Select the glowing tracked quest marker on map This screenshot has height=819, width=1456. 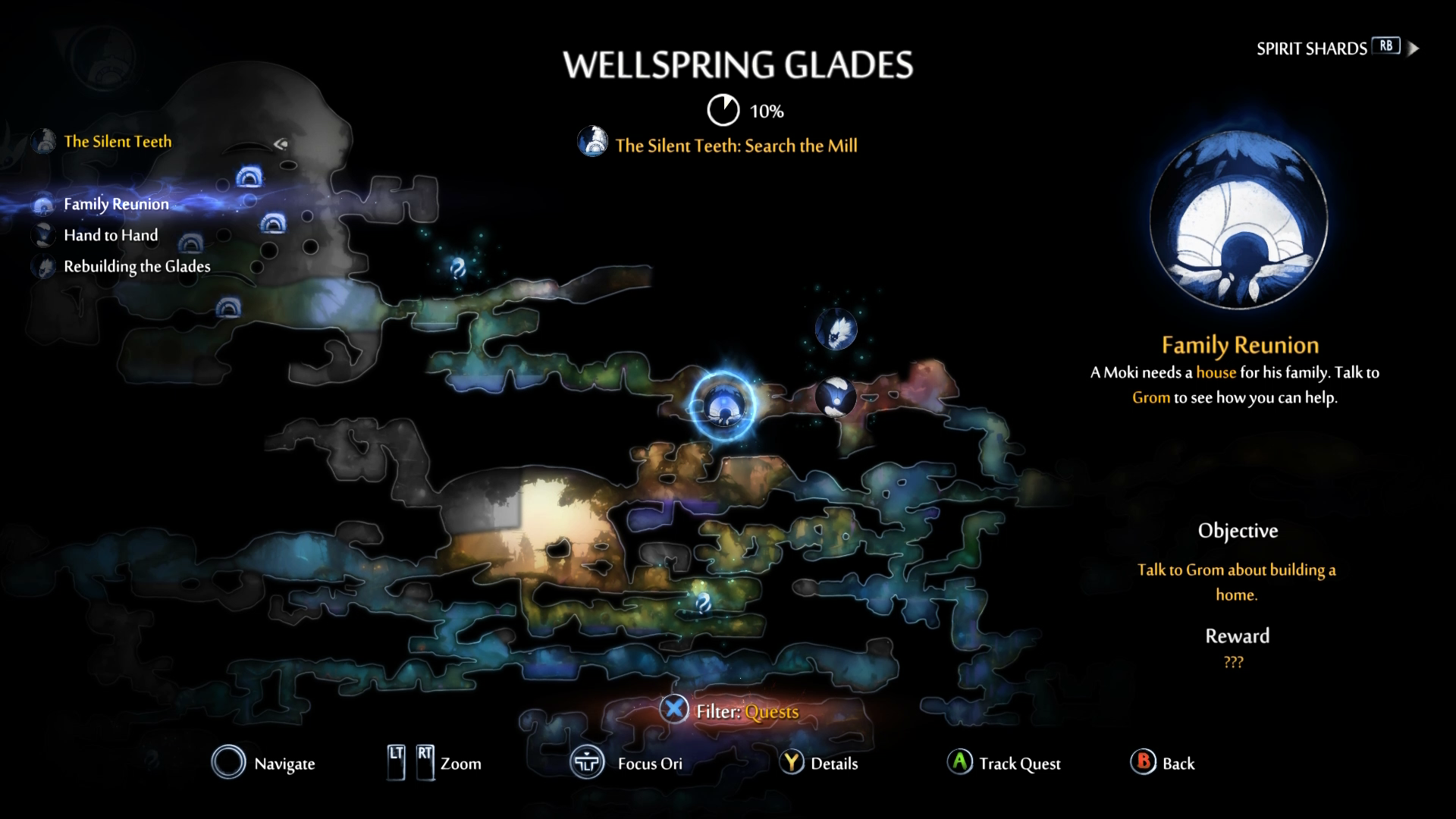[x=724, y=407]
